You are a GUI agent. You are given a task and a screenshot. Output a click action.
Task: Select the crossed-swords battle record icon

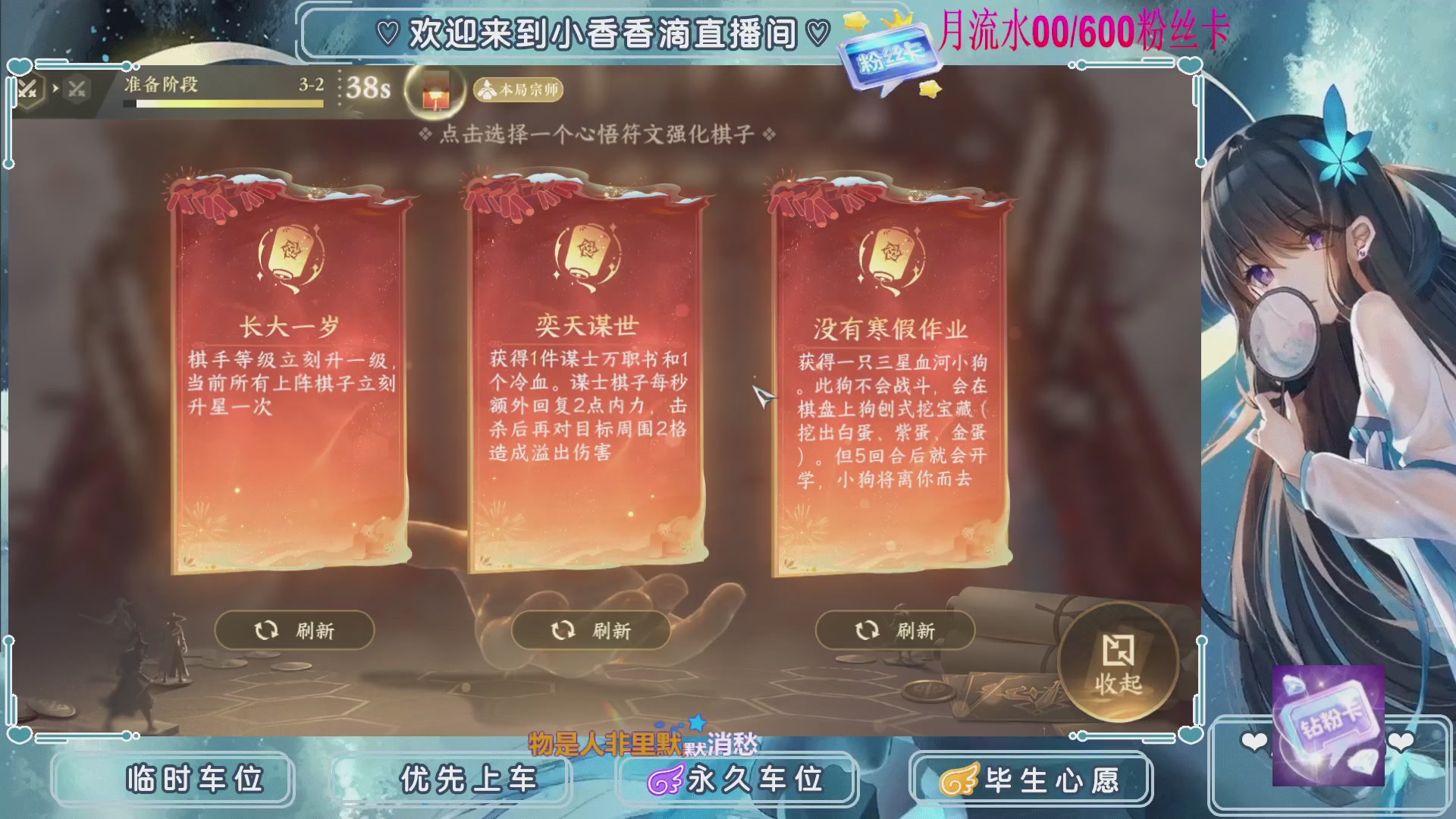click(29, 88)
